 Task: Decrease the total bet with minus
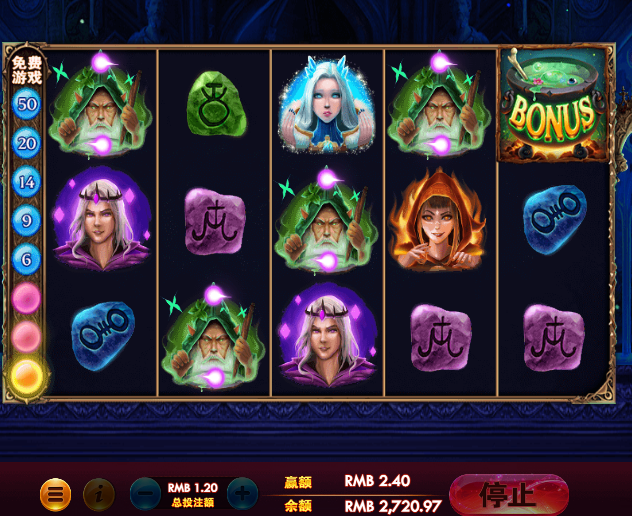tap(147, 493)
